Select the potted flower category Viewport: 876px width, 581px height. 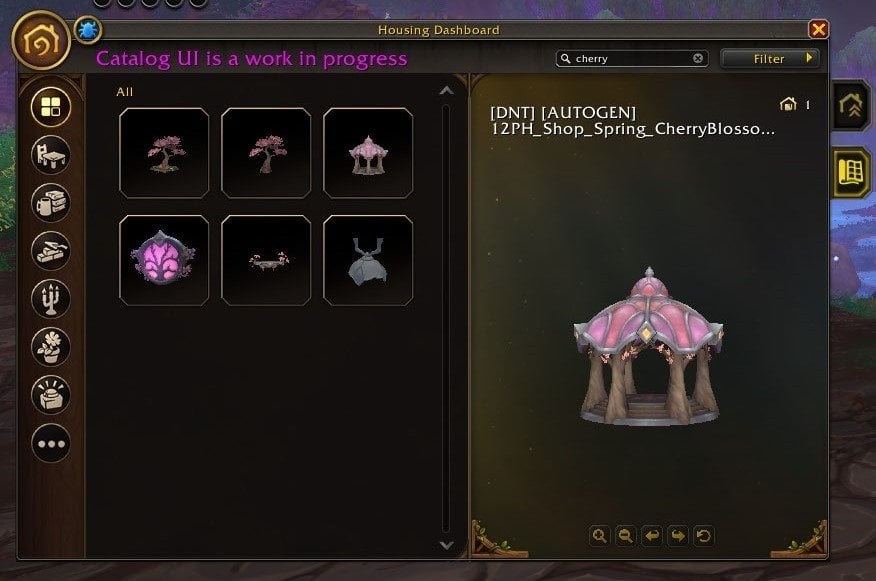pyautogui.click(x=51, y=346)
